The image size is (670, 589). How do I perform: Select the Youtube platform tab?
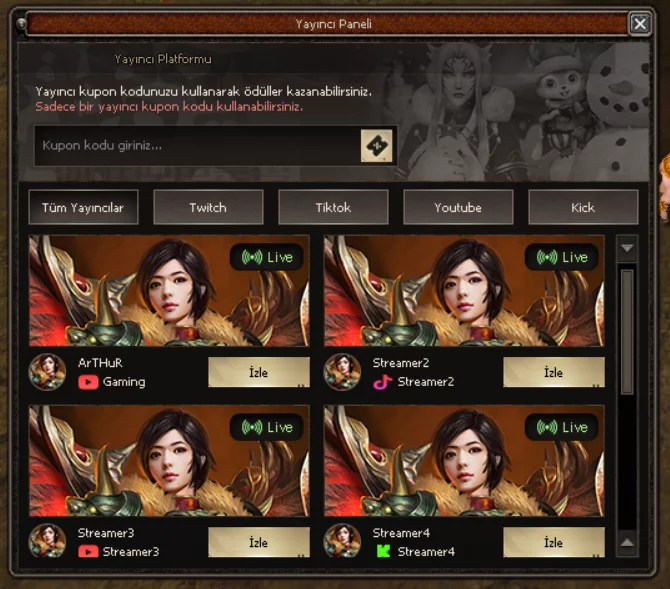tap(458, 208)
